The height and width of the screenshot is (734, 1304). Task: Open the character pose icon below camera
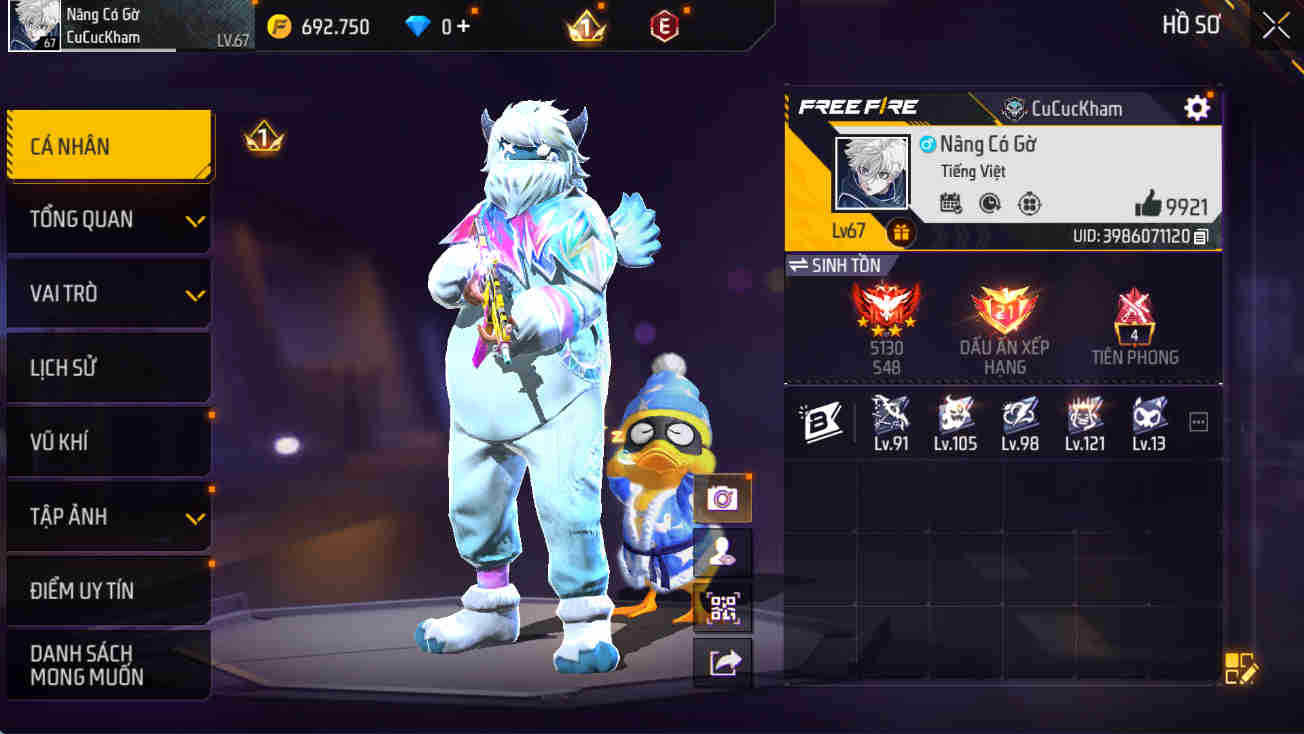[x=722, y=553]
